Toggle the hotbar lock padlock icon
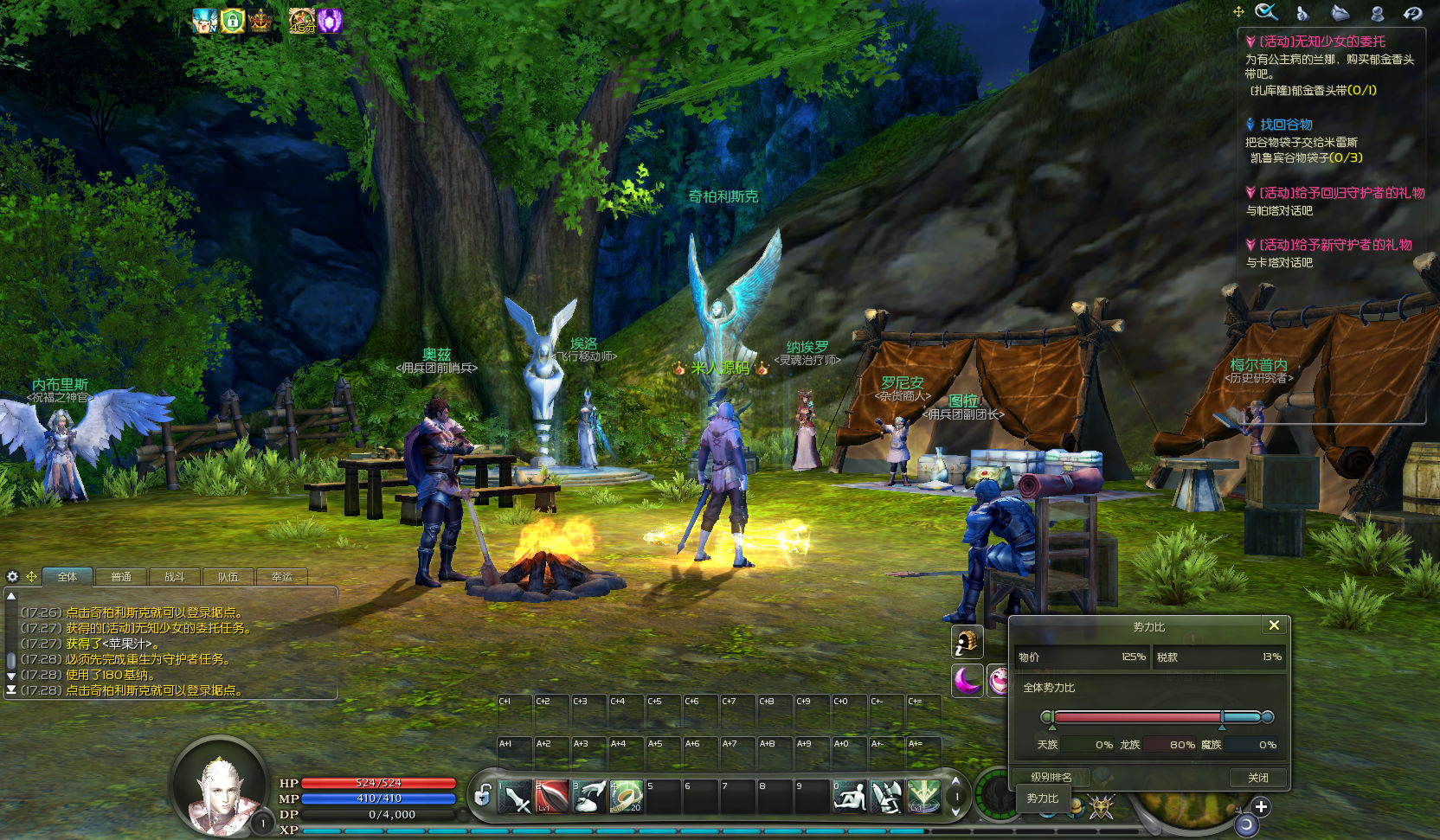The width and height of the screenshot is (1440, 840). (483, 795)
